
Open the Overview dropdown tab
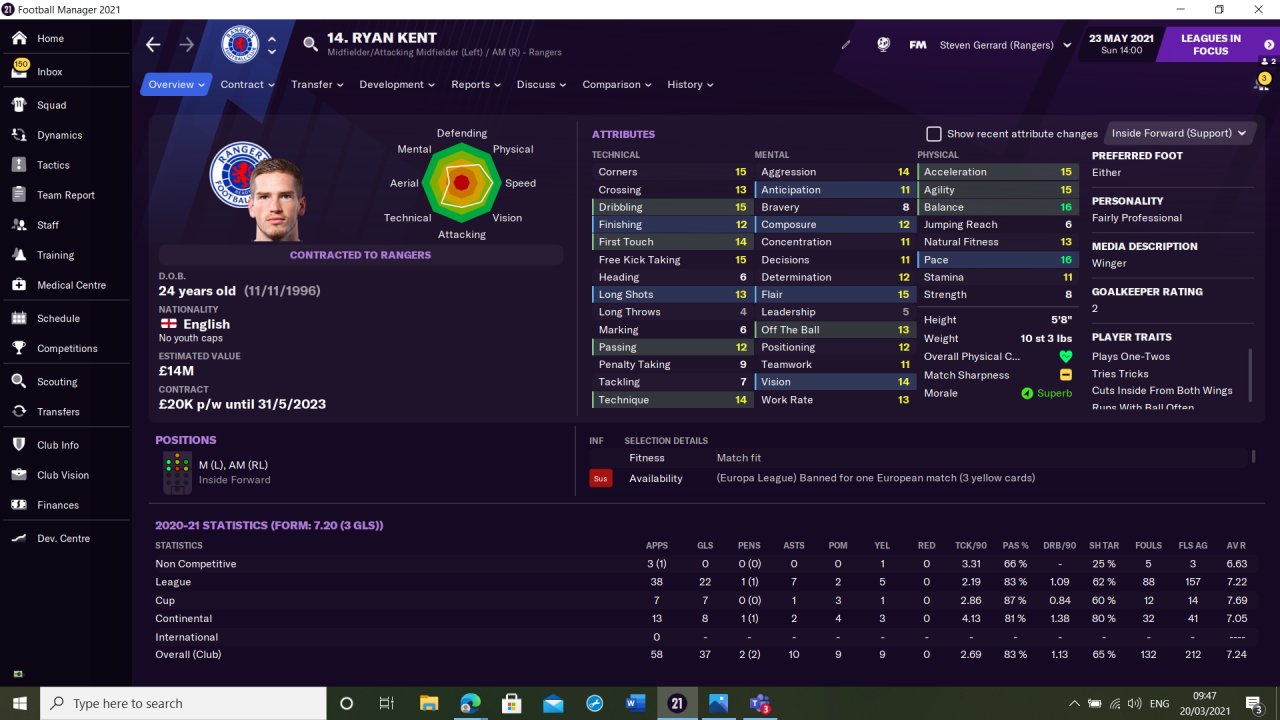click(x=176, y=85)
